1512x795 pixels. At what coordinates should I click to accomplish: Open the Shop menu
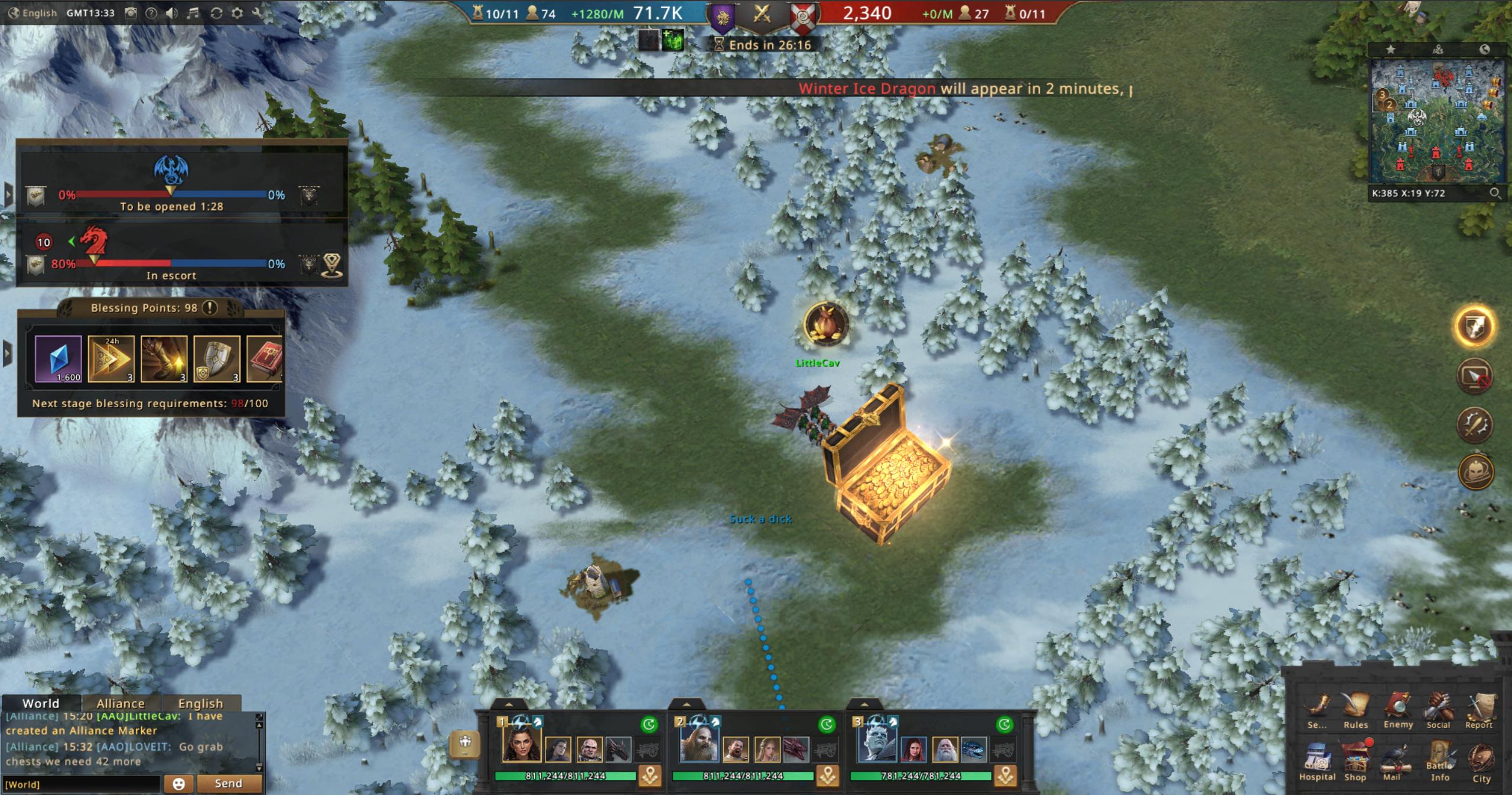[x=1355, y=761]
